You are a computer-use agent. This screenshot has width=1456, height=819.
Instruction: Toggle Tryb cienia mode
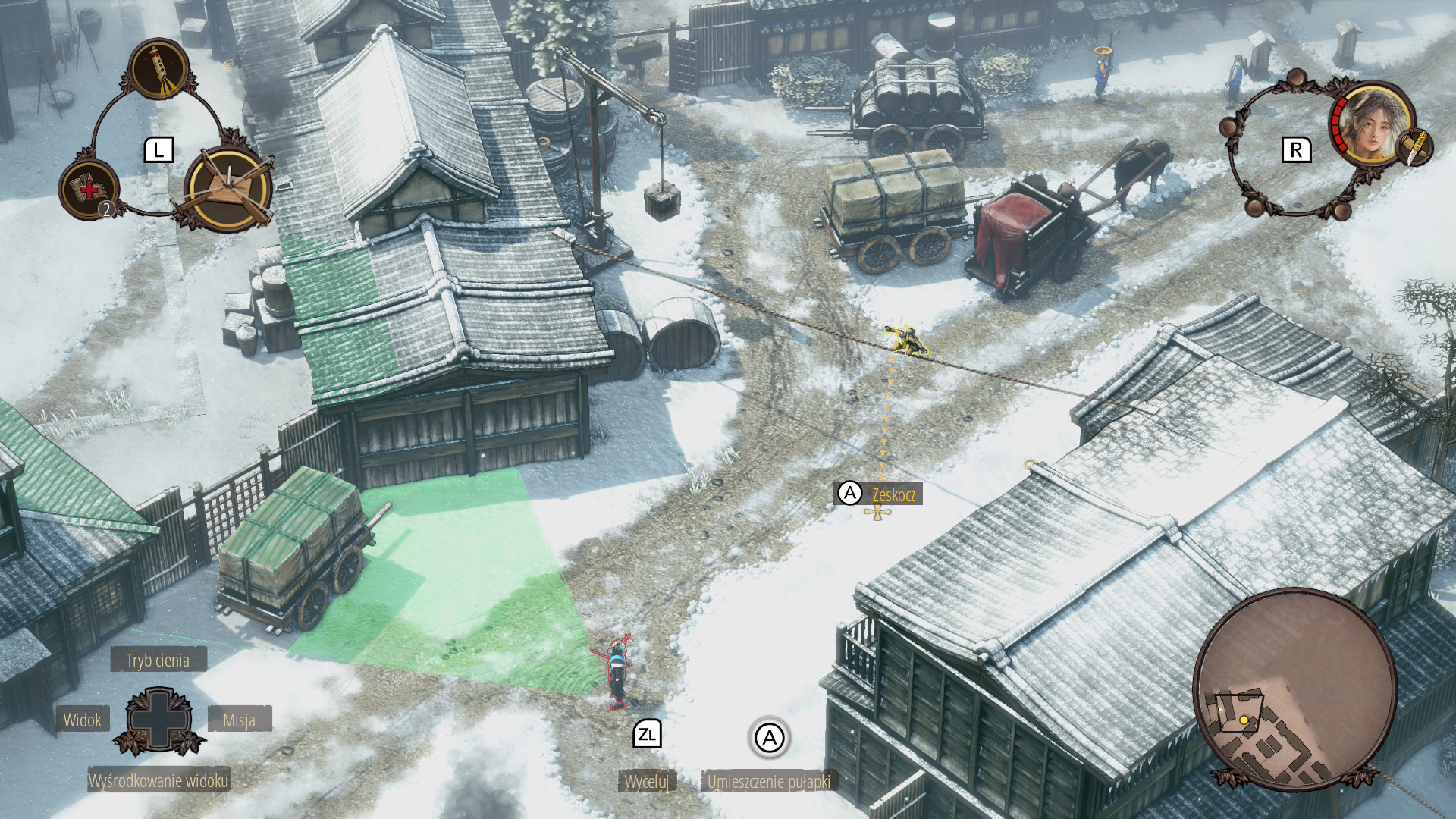pyautogui.click(x=158, y=660)
